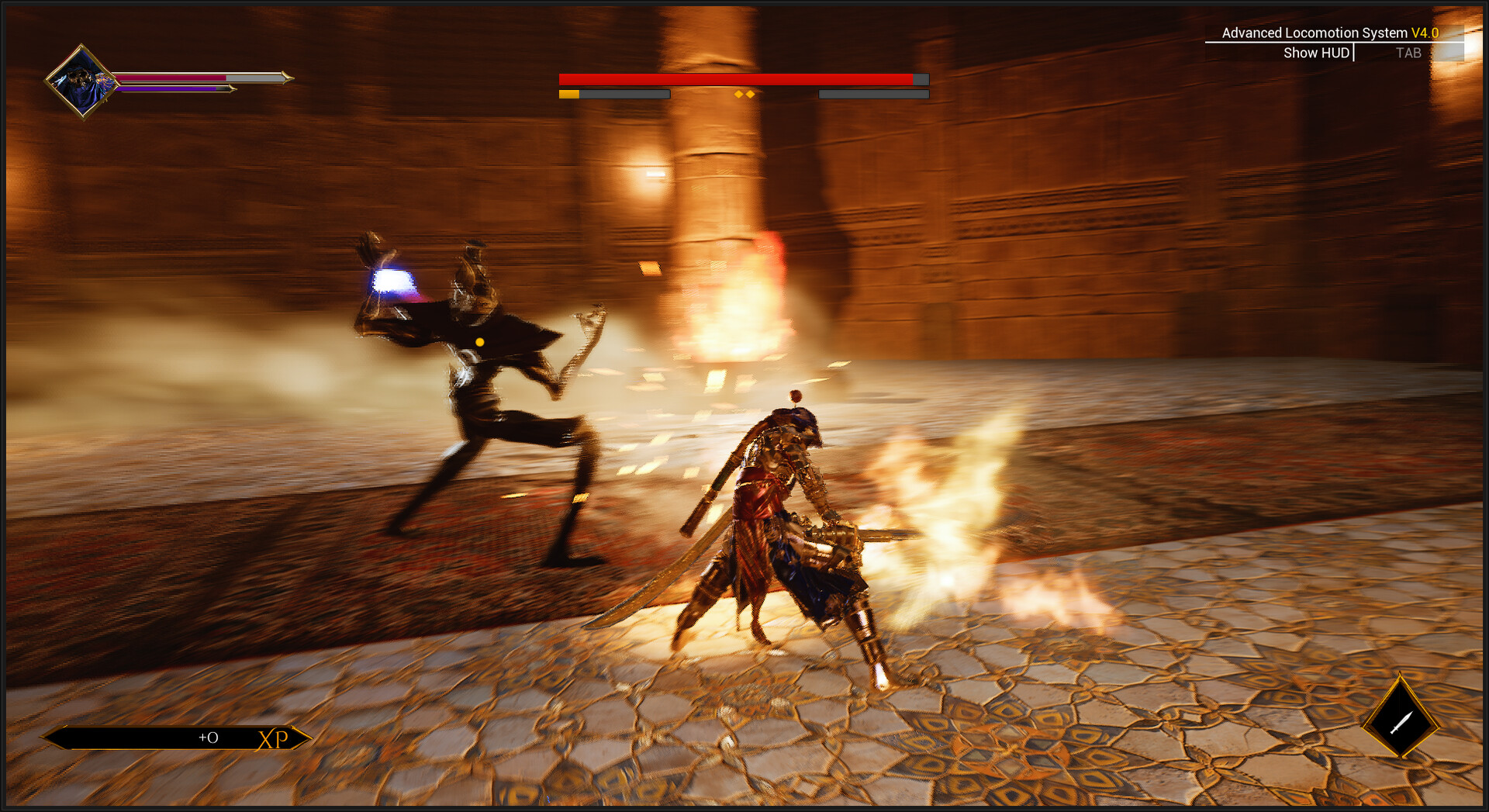This screenshot has height=812, width=1489.
Task: Click the right yellow diamond phase marker
Action: click(x=749, y=94)
